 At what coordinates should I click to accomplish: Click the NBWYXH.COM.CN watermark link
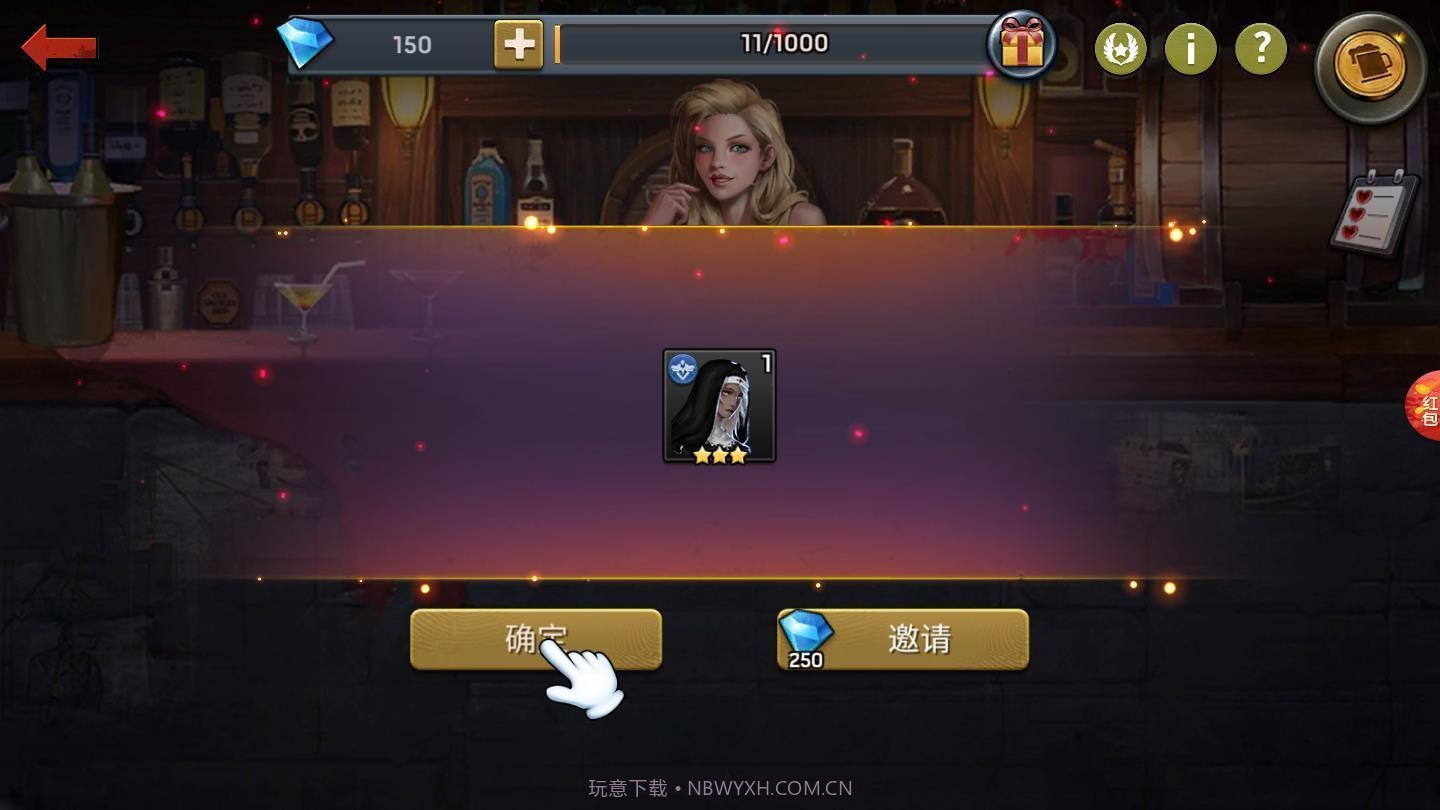point(769,787)
